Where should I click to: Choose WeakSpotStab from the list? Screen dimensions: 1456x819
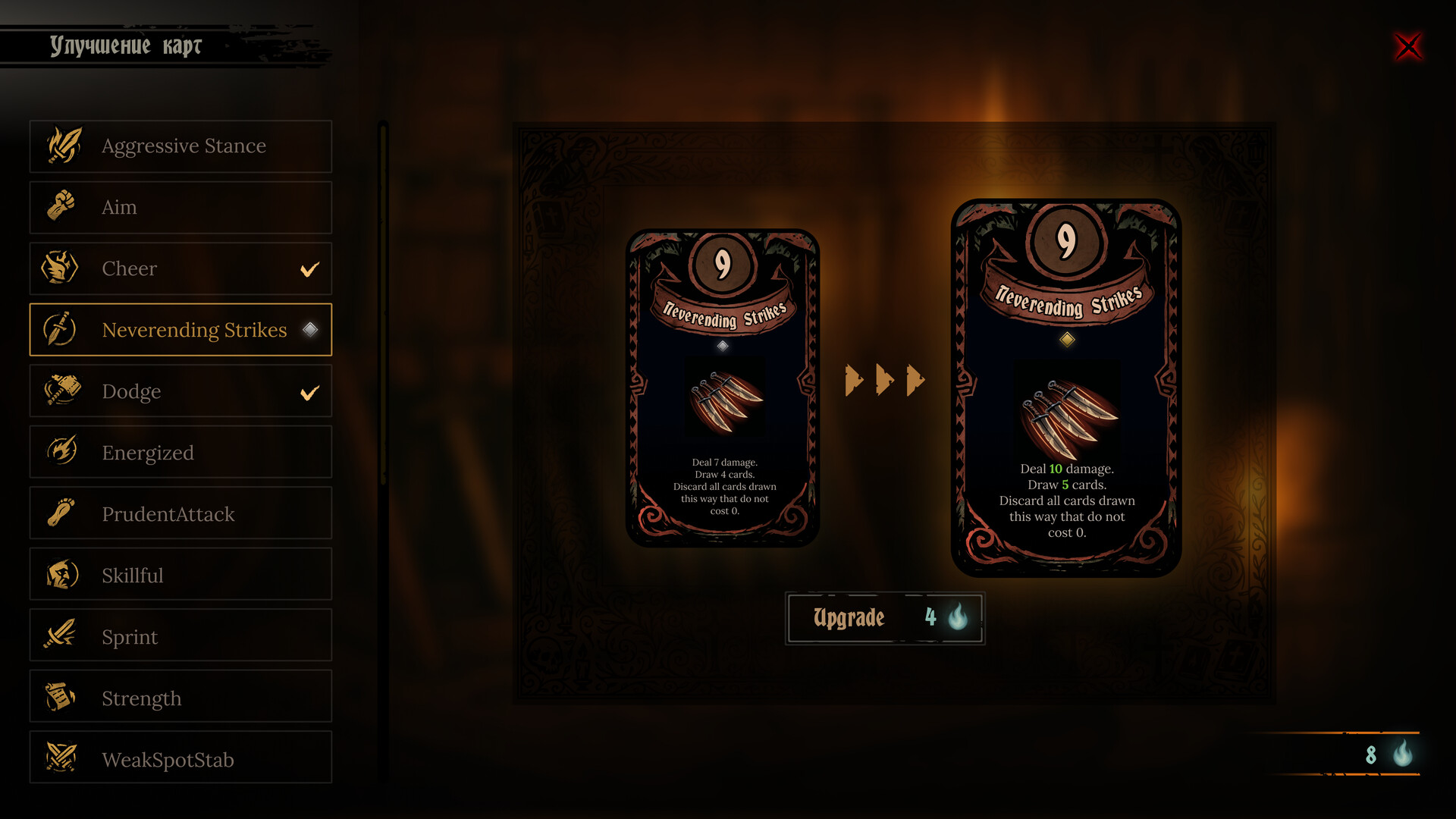pos(180,758)
